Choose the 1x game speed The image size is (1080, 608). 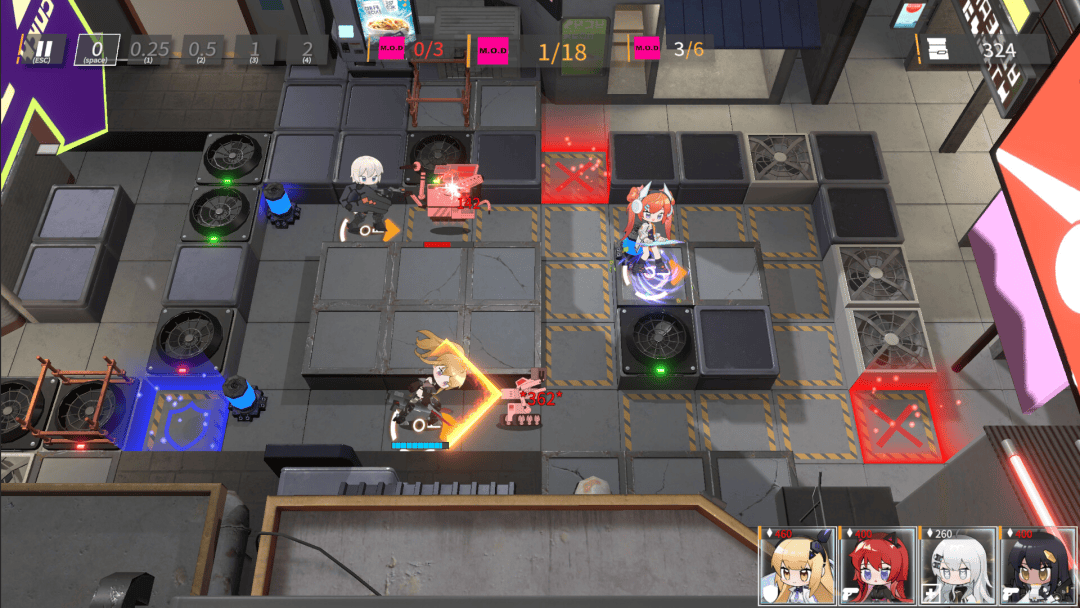pos(255,49)
